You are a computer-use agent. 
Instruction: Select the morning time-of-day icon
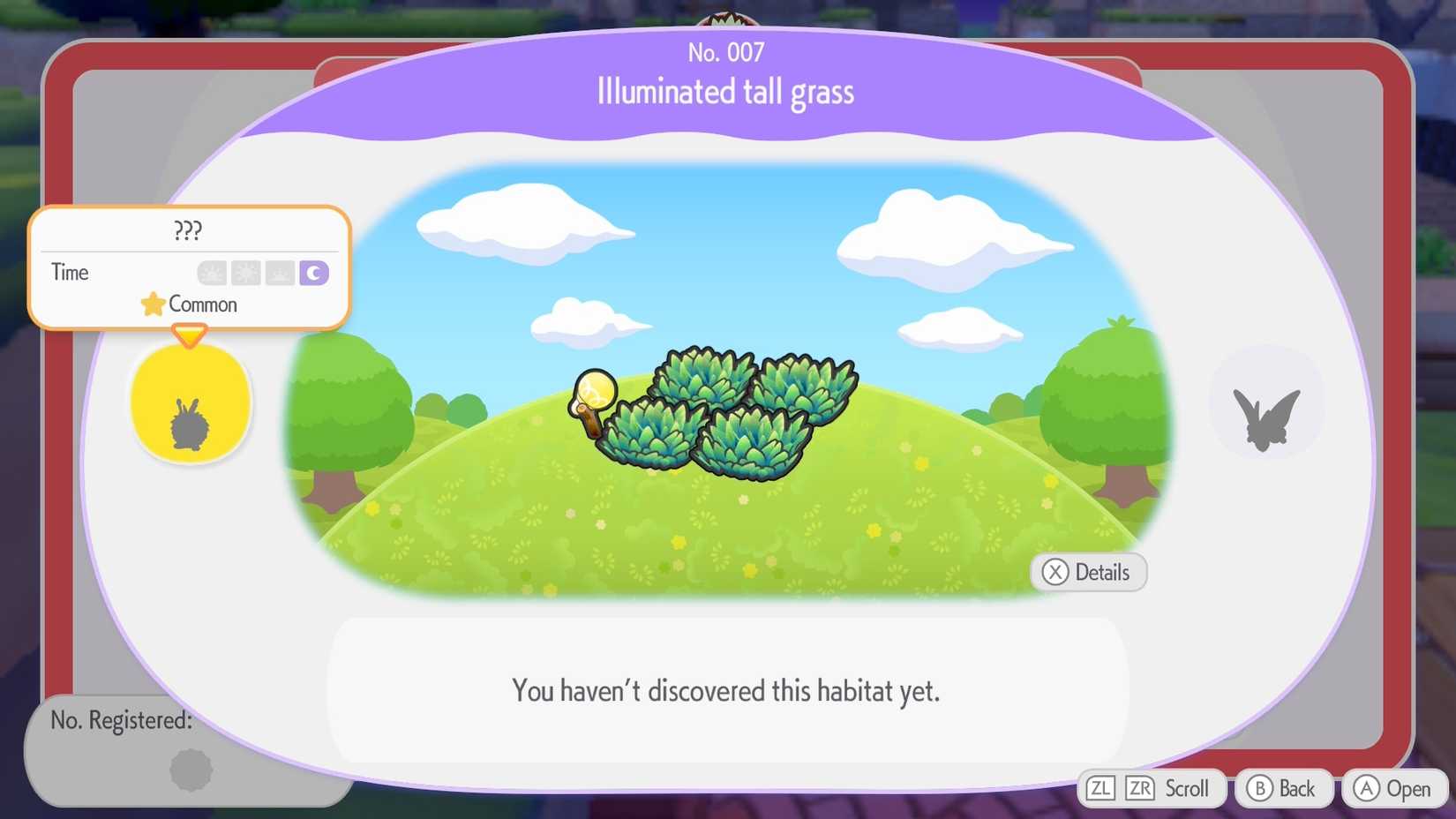[210, 273]
